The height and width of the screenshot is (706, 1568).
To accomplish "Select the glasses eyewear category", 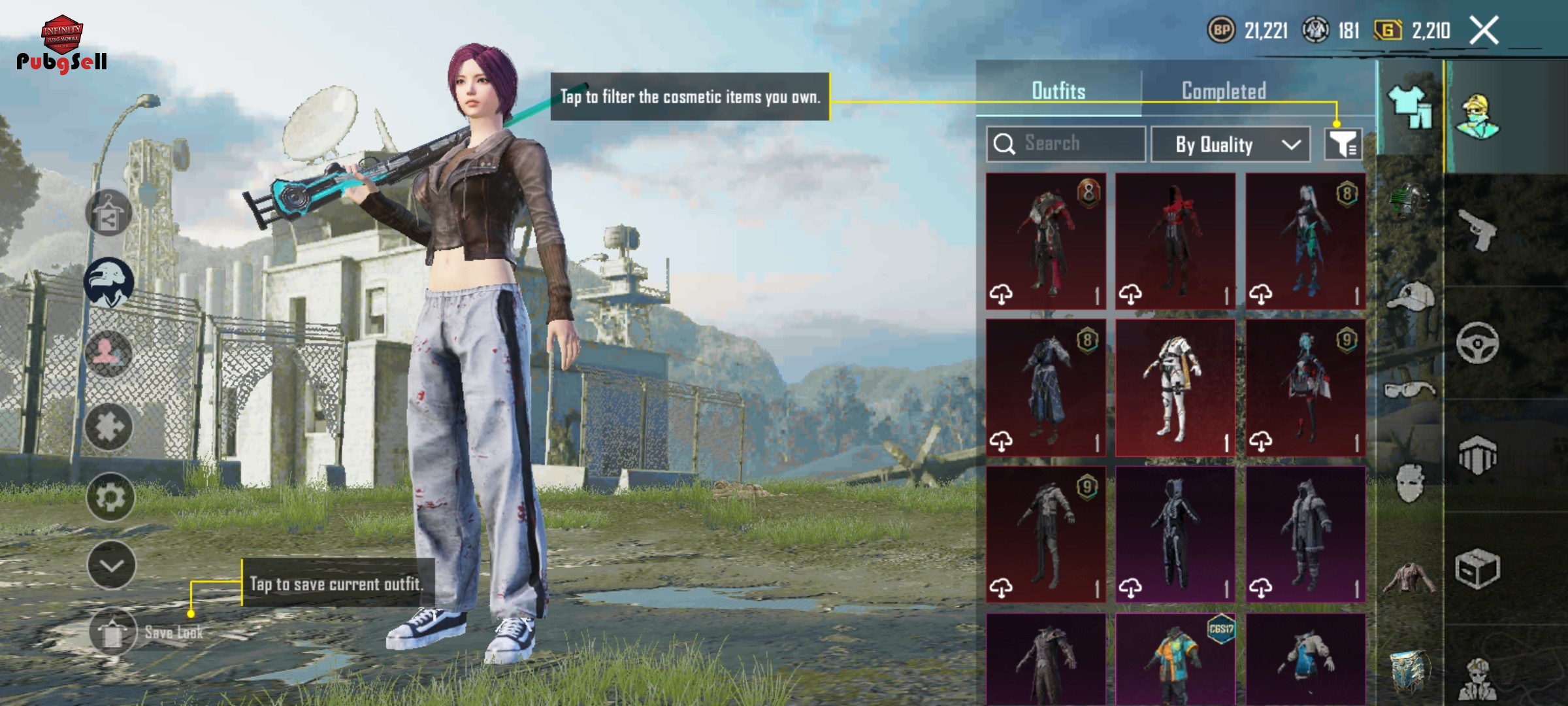I will [x=1409, y=390].
